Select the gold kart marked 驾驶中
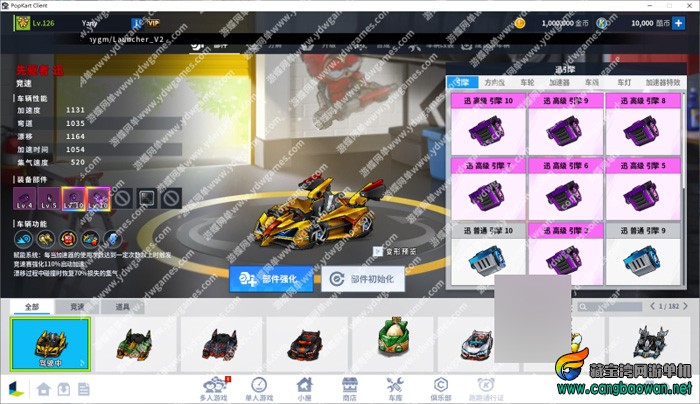700x404 pixels. click(50, 343)
